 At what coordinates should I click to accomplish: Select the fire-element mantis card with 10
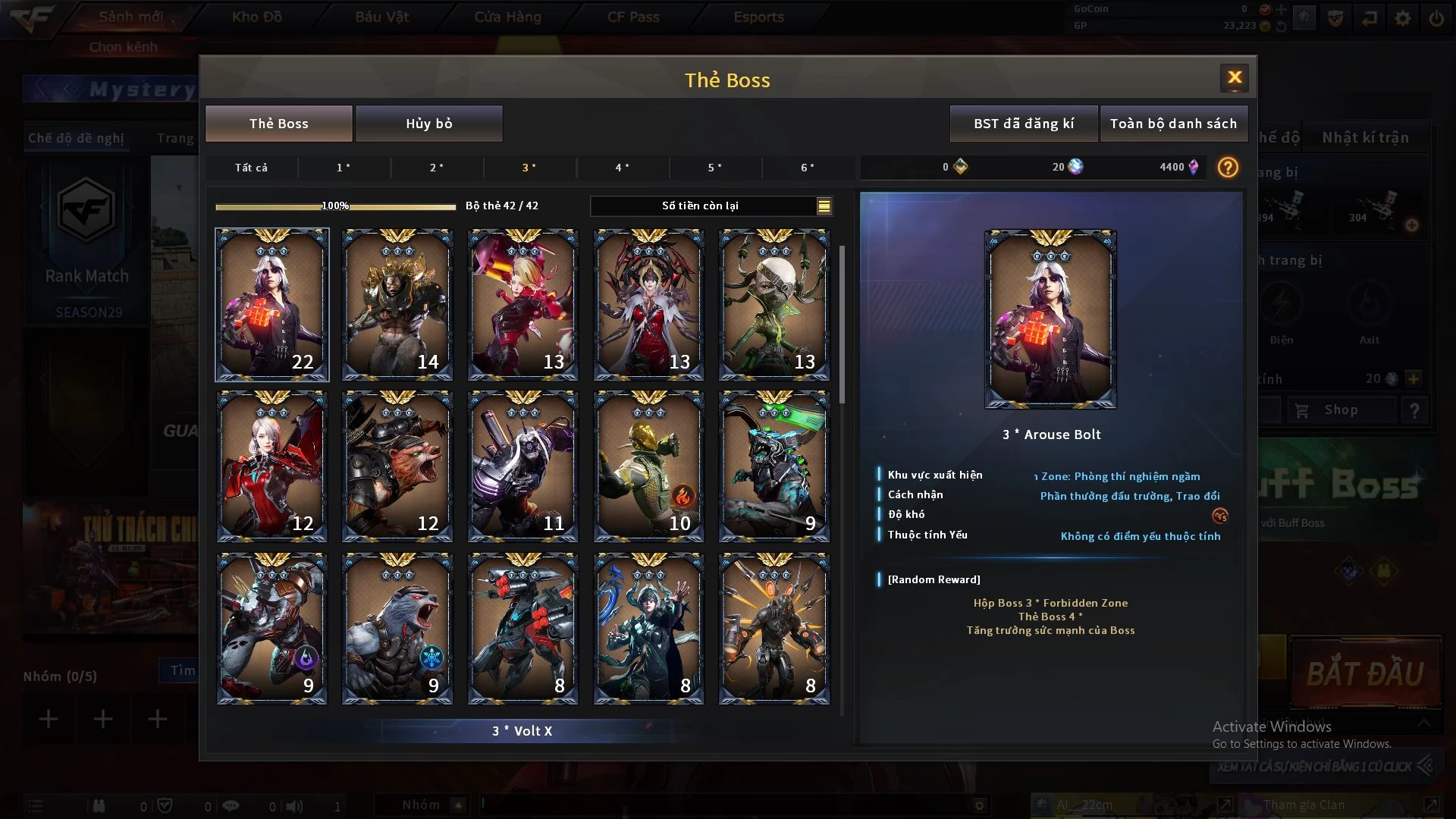click(x=648, y=466)
